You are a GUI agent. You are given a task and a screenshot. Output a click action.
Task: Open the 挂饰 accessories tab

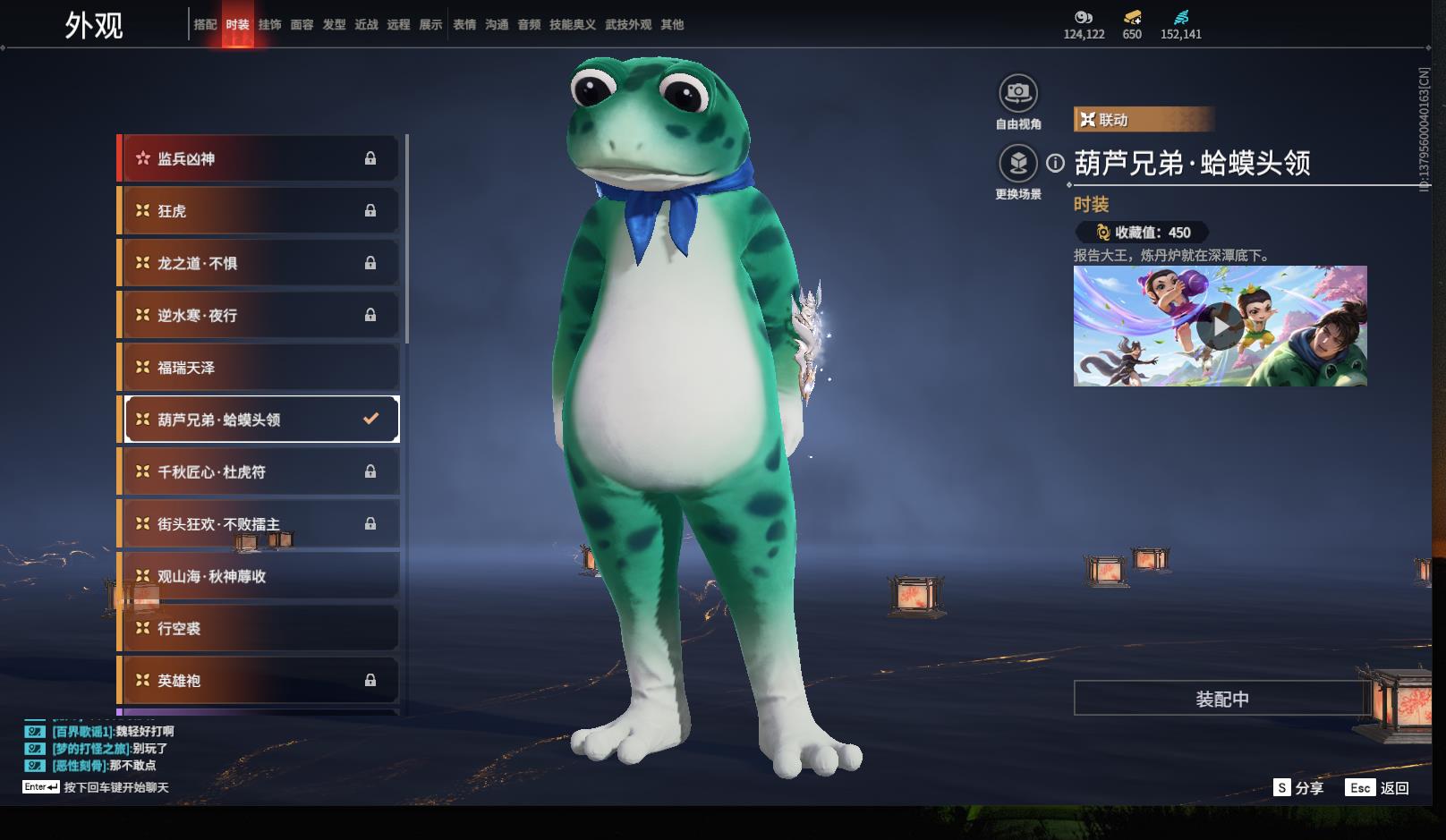coord(269,25)
